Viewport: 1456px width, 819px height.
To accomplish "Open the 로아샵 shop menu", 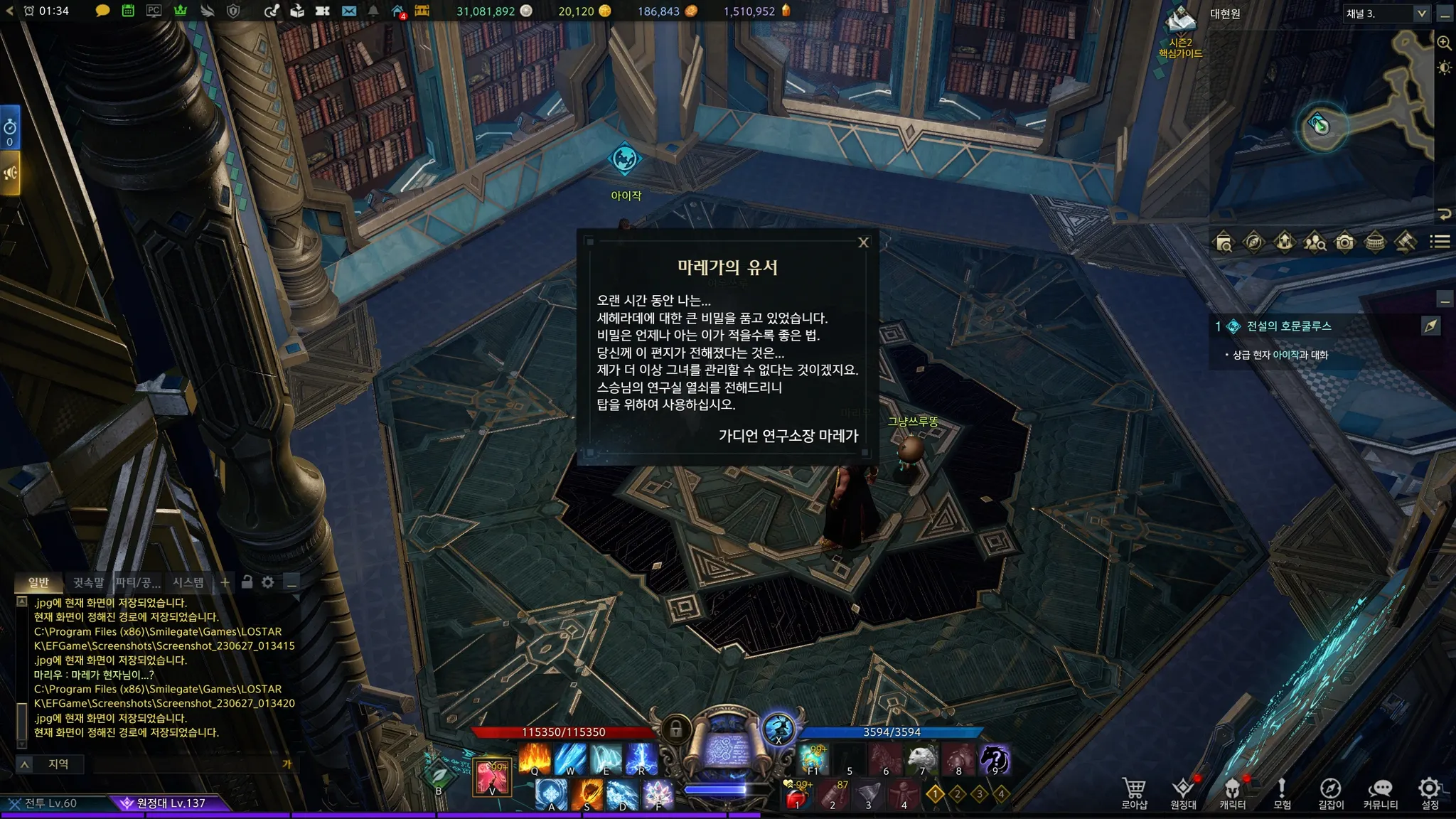I will [1134, 793].
